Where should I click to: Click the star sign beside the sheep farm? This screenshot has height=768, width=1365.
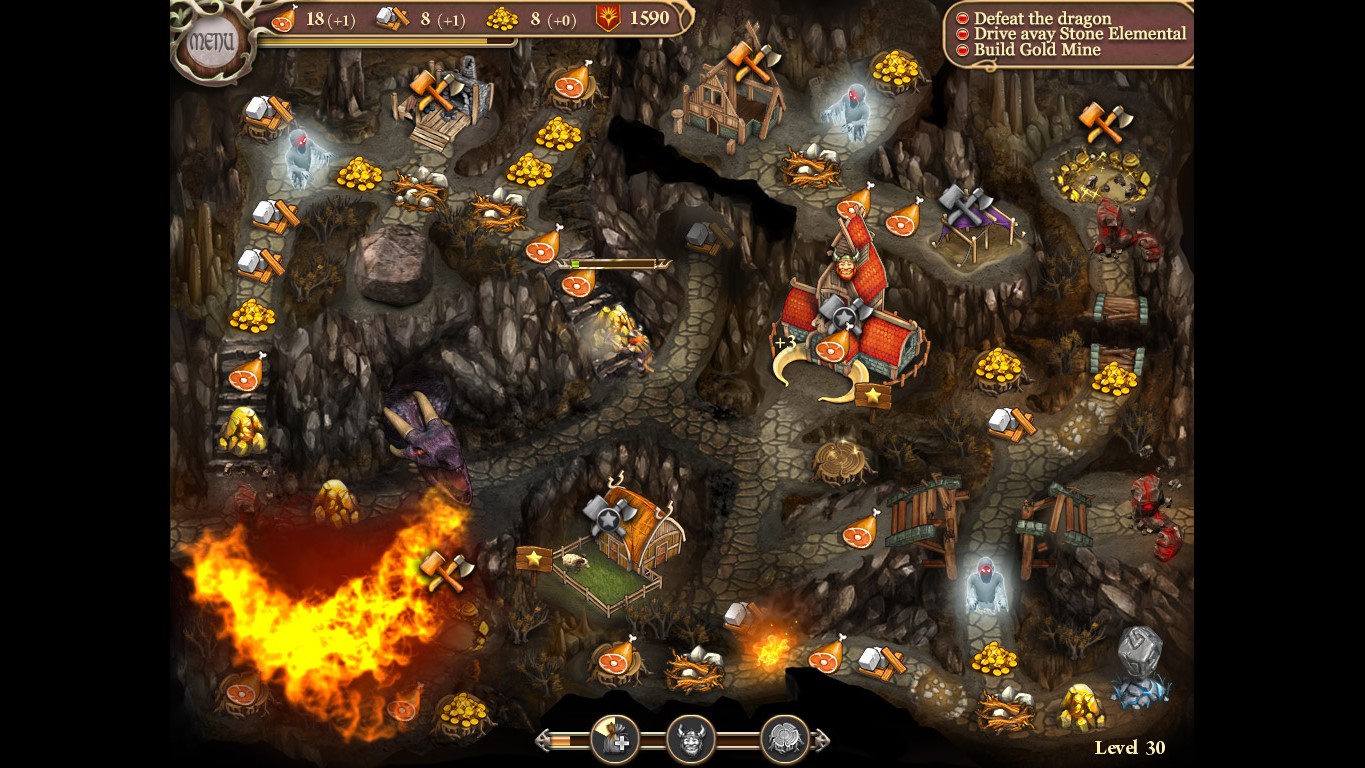(536, 558)
